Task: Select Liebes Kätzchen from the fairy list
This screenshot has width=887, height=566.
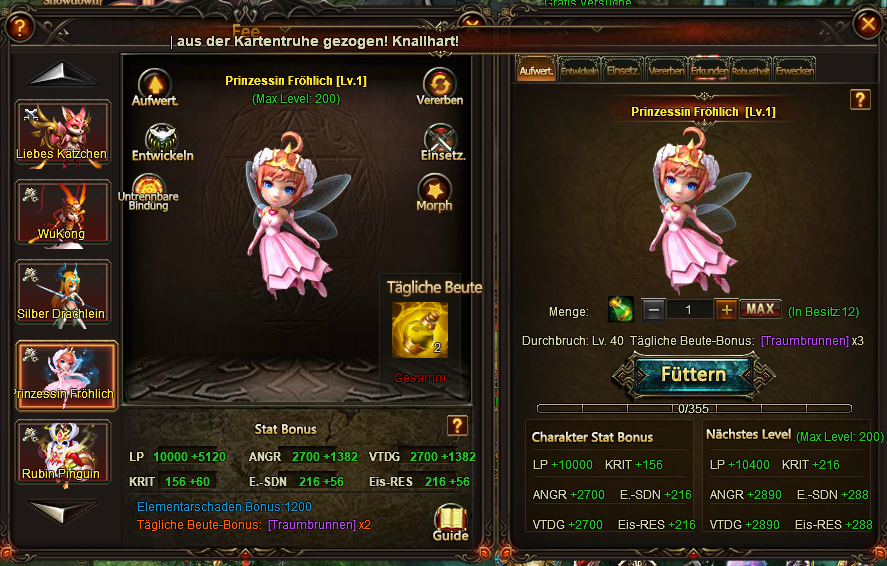Action: click(63, 131)
